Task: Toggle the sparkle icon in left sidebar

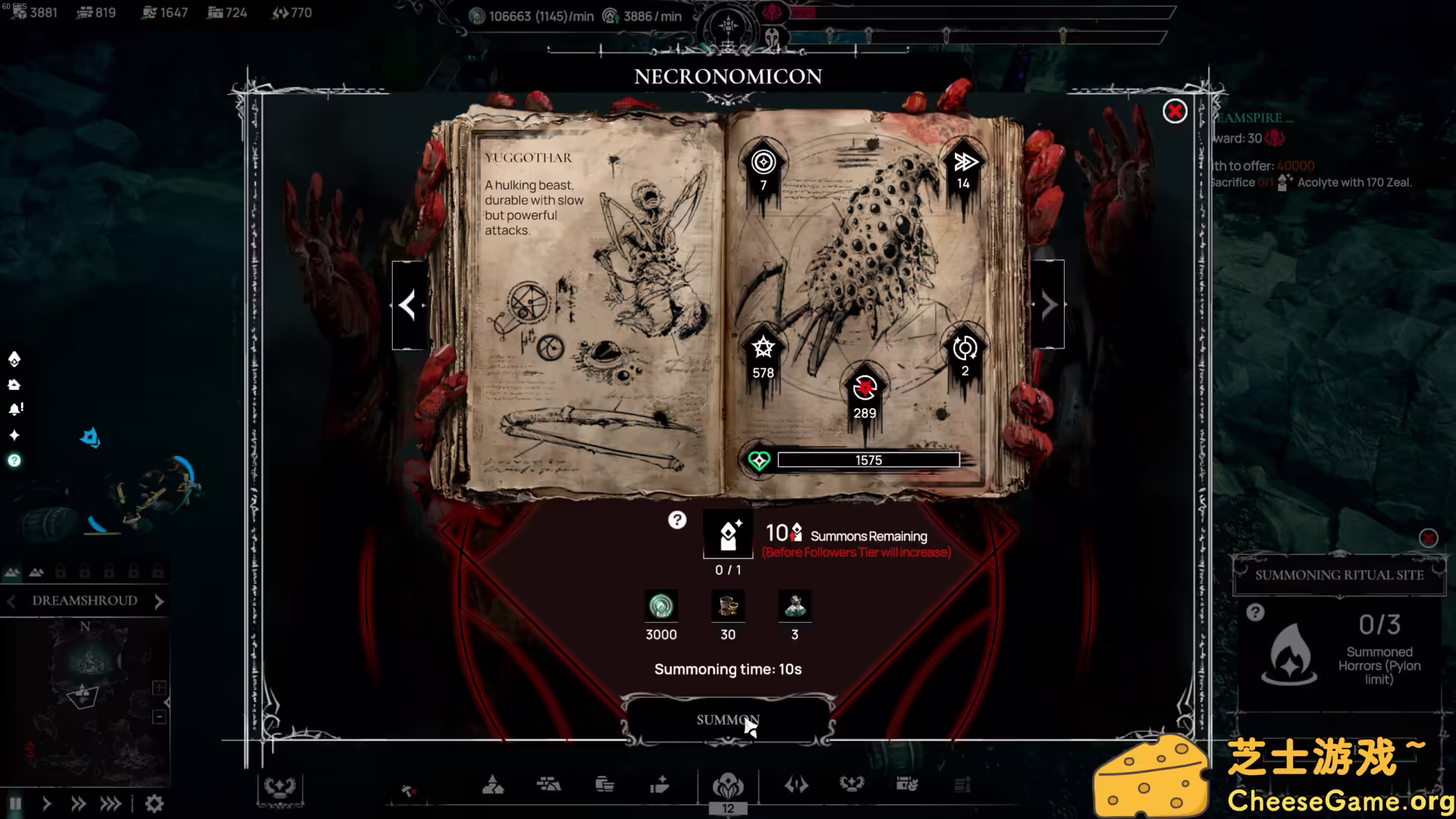Action: coord(14,435)
